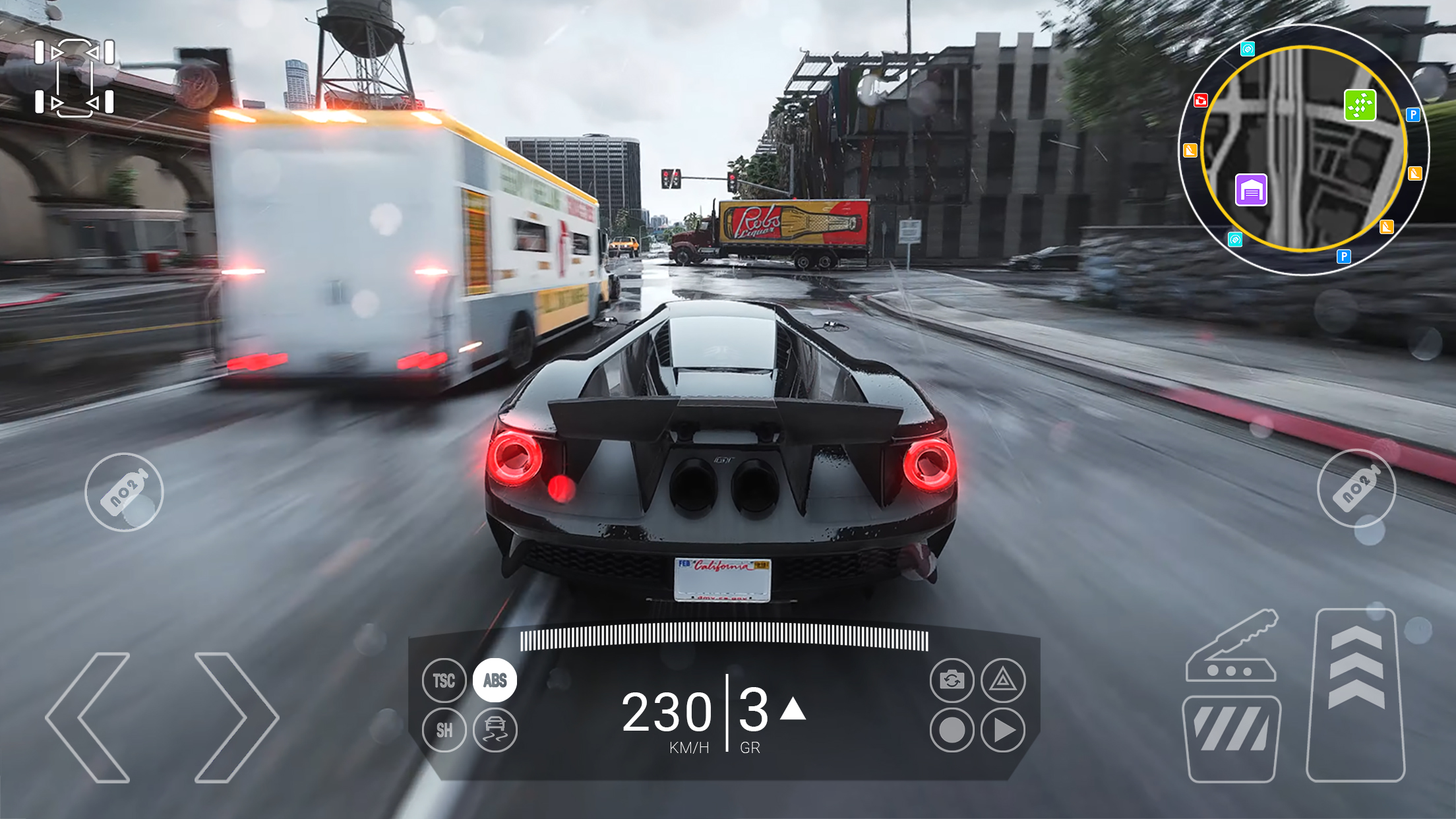Viewport: 1456px width, 819px height.
Task: Toggle the ESP stability control icon
Action: click(494, 729)
